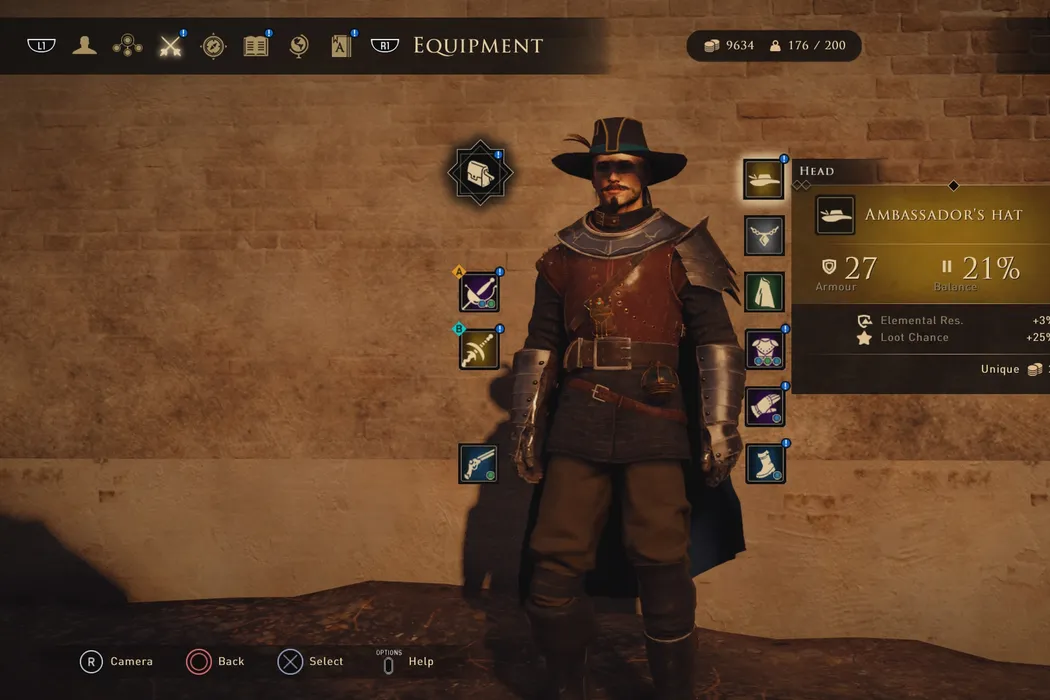Show the lettered codex book tab

341,46
